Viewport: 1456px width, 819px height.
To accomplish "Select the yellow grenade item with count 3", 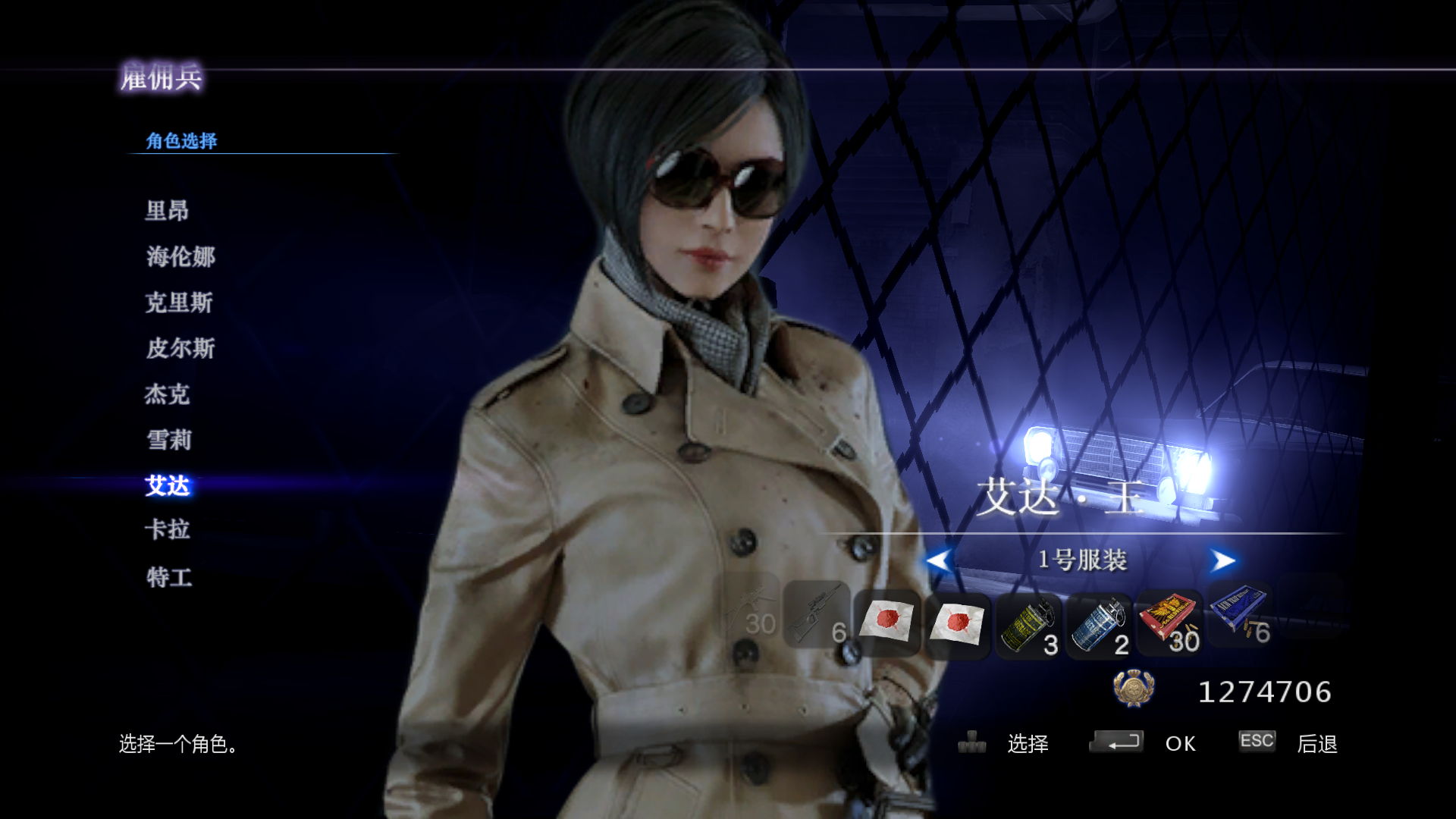I will (1028, 626).
